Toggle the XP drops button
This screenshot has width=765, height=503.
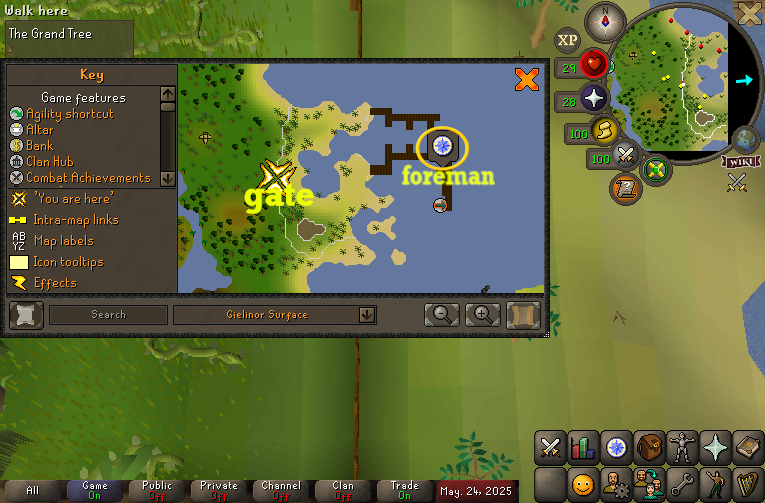click(x=568, y=41)
